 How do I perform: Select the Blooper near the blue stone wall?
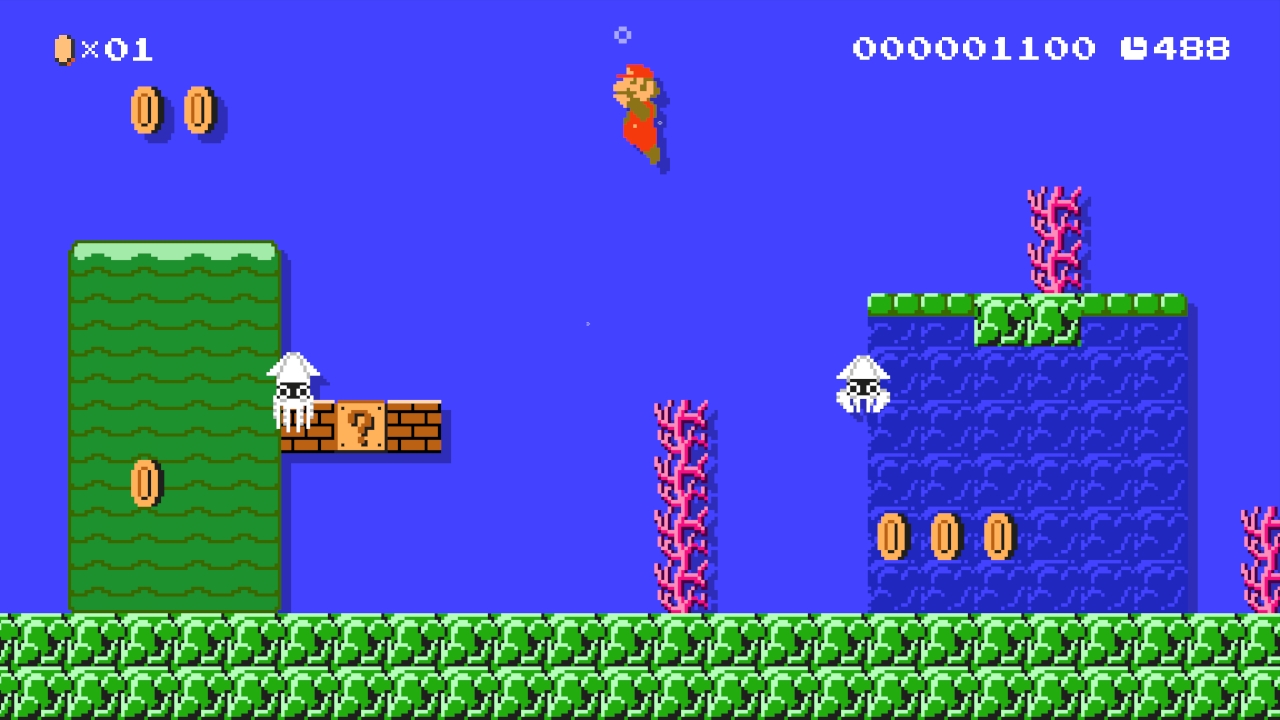pyautogui.click(x=862, y=385)
